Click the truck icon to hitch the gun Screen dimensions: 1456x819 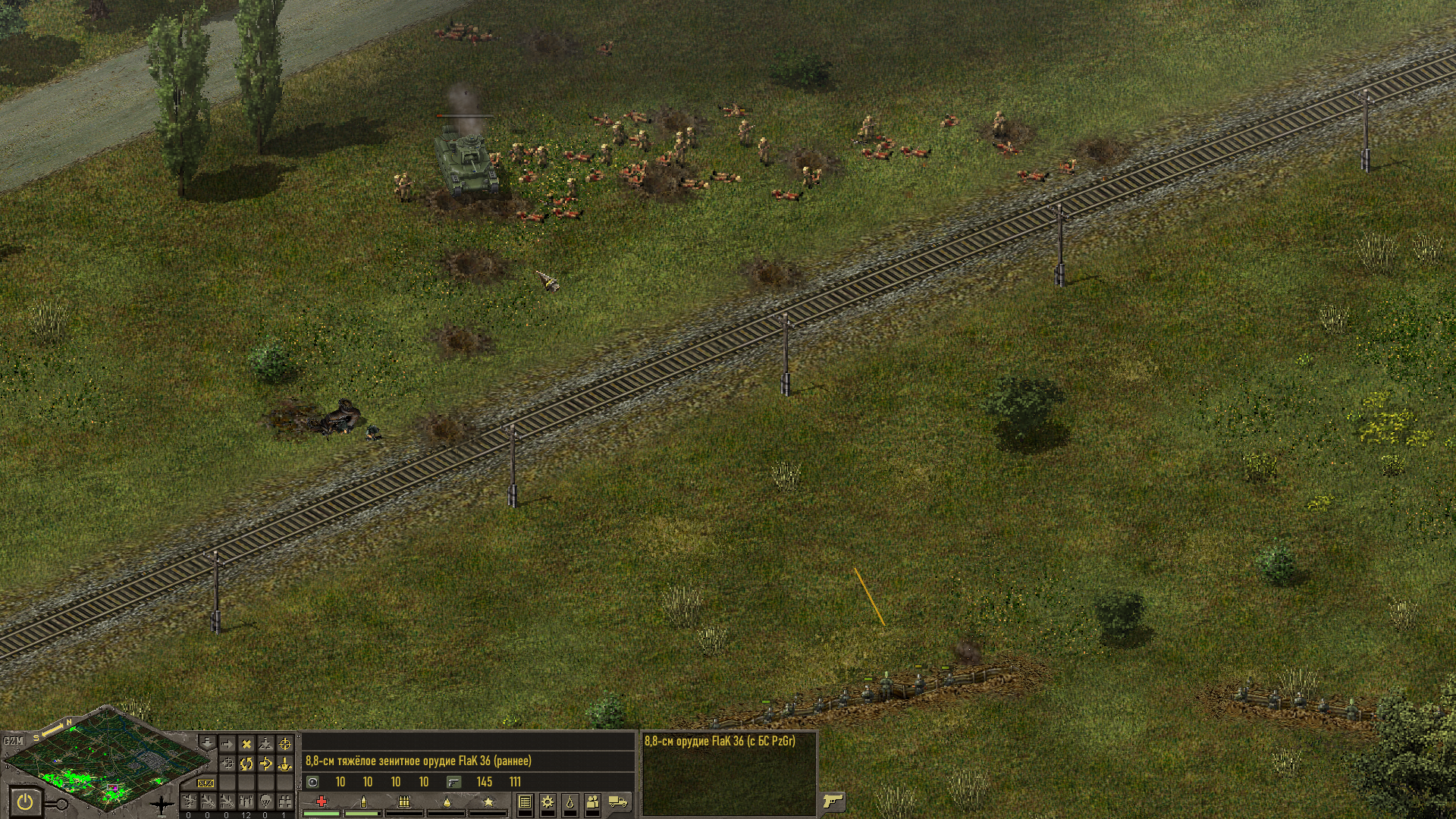[x=618, y=802]
